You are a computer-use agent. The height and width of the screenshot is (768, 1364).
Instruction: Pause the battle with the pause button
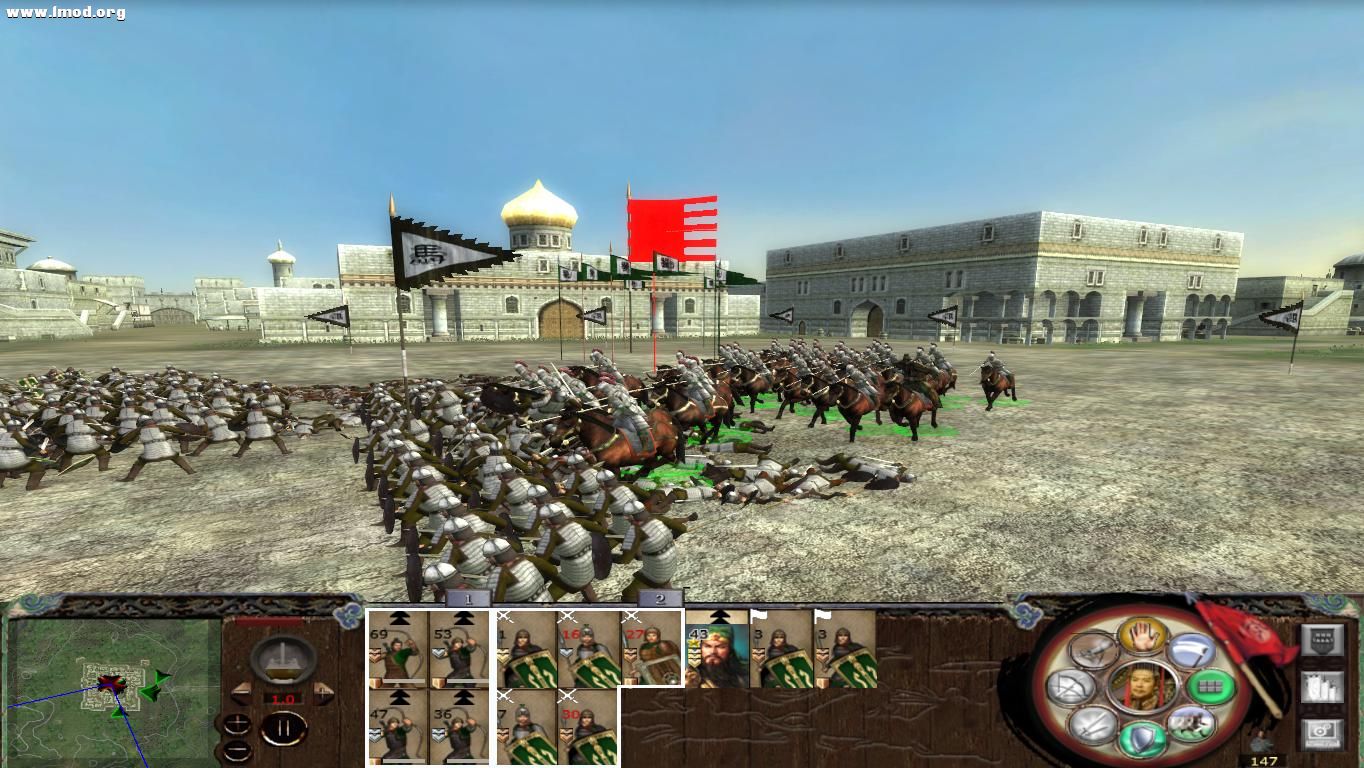point(283,728)
